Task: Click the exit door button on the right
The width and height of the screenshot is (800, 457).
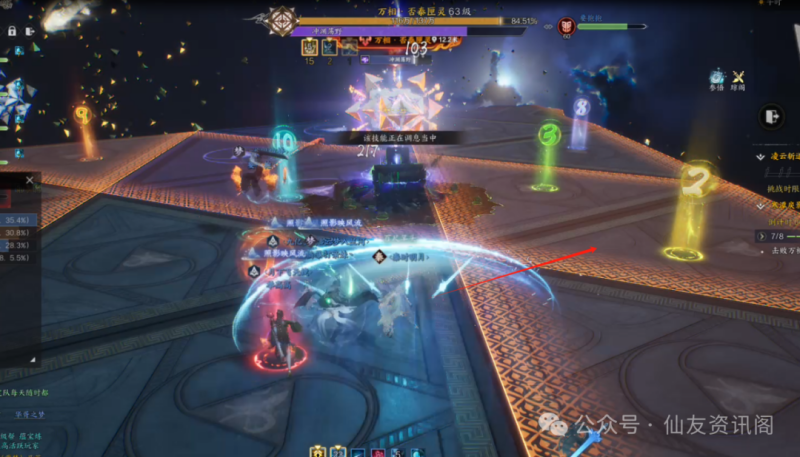Action: point(771,117)
